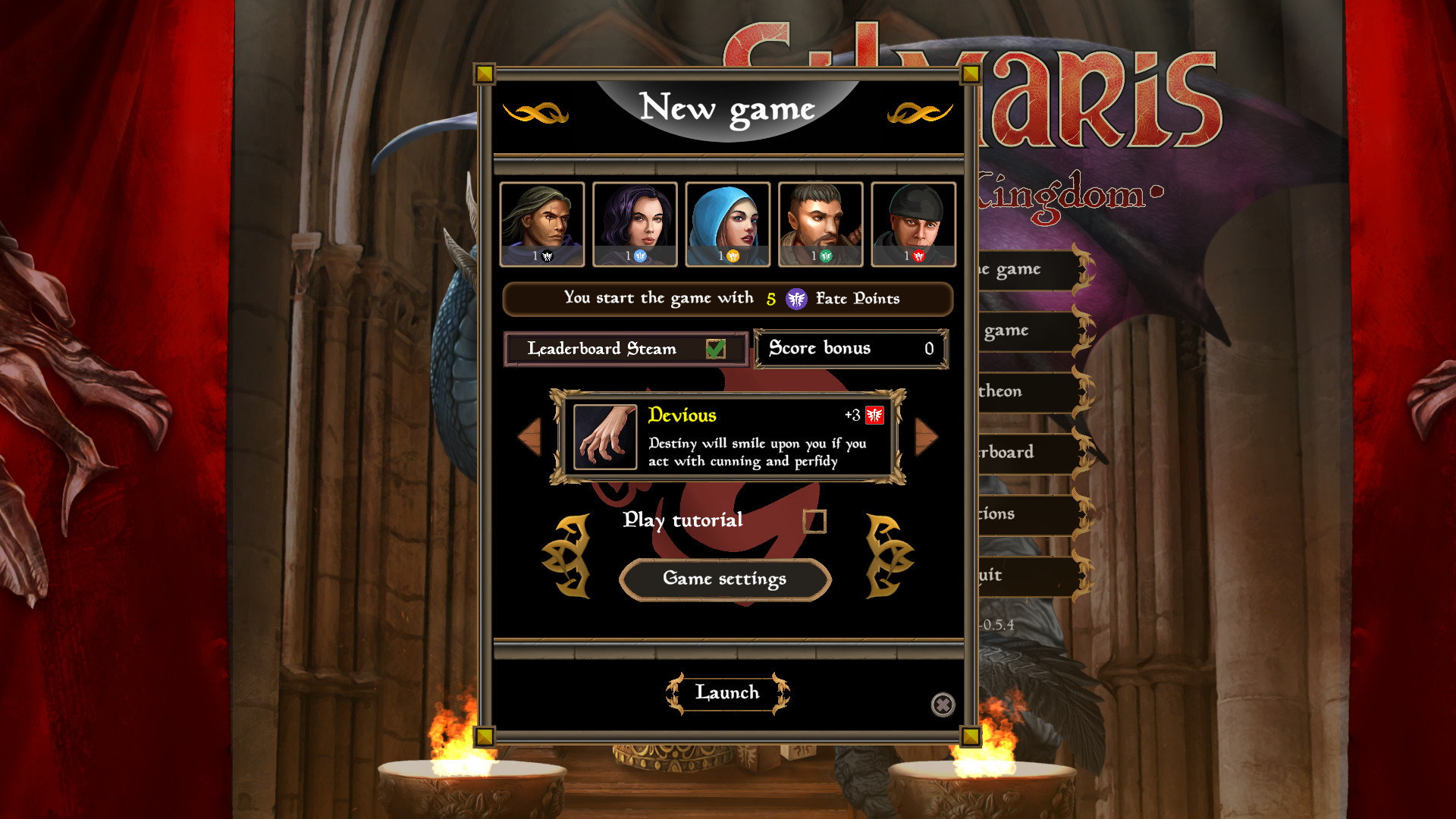Click the red faction emblem beside +3

(874, 415)
